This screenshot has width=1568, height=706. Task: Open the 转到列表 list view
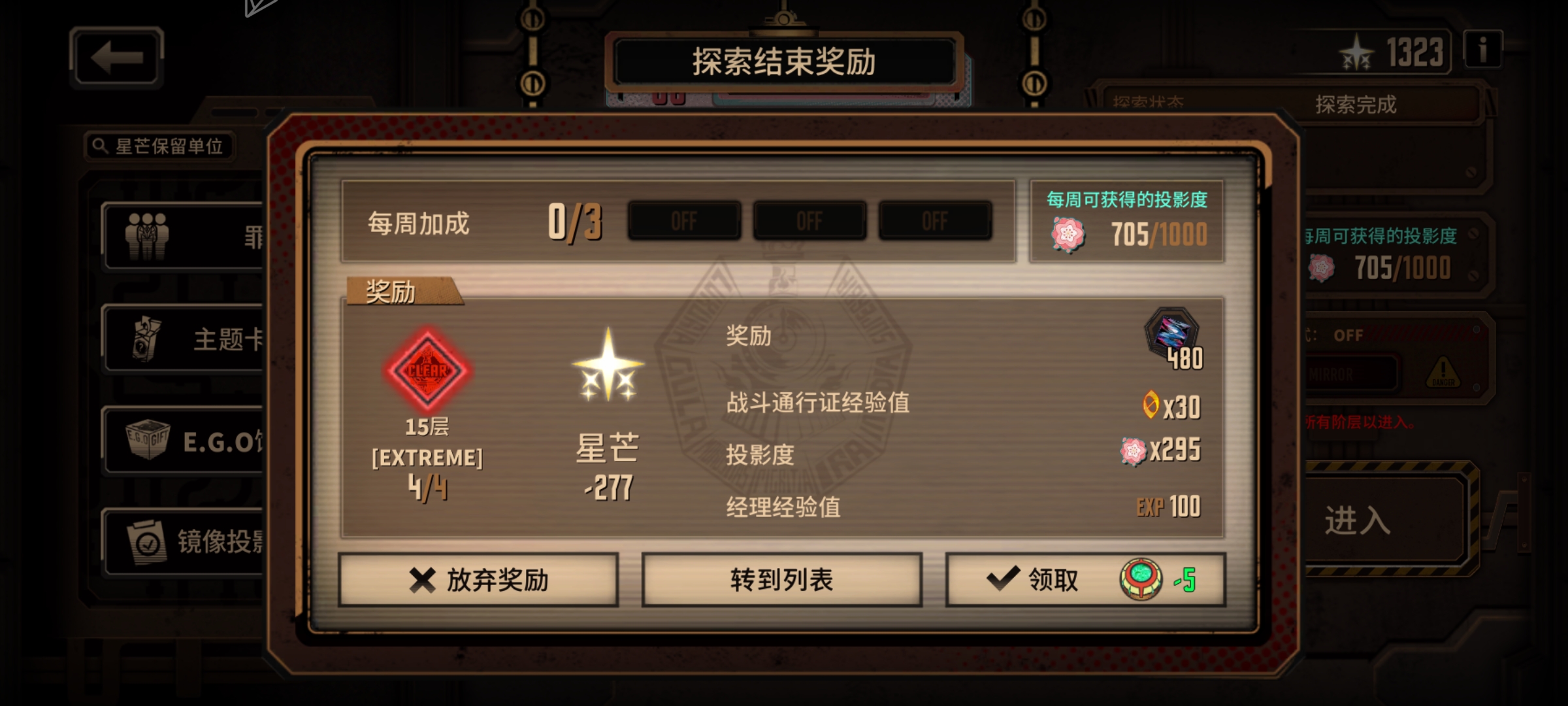pos(782,579)
